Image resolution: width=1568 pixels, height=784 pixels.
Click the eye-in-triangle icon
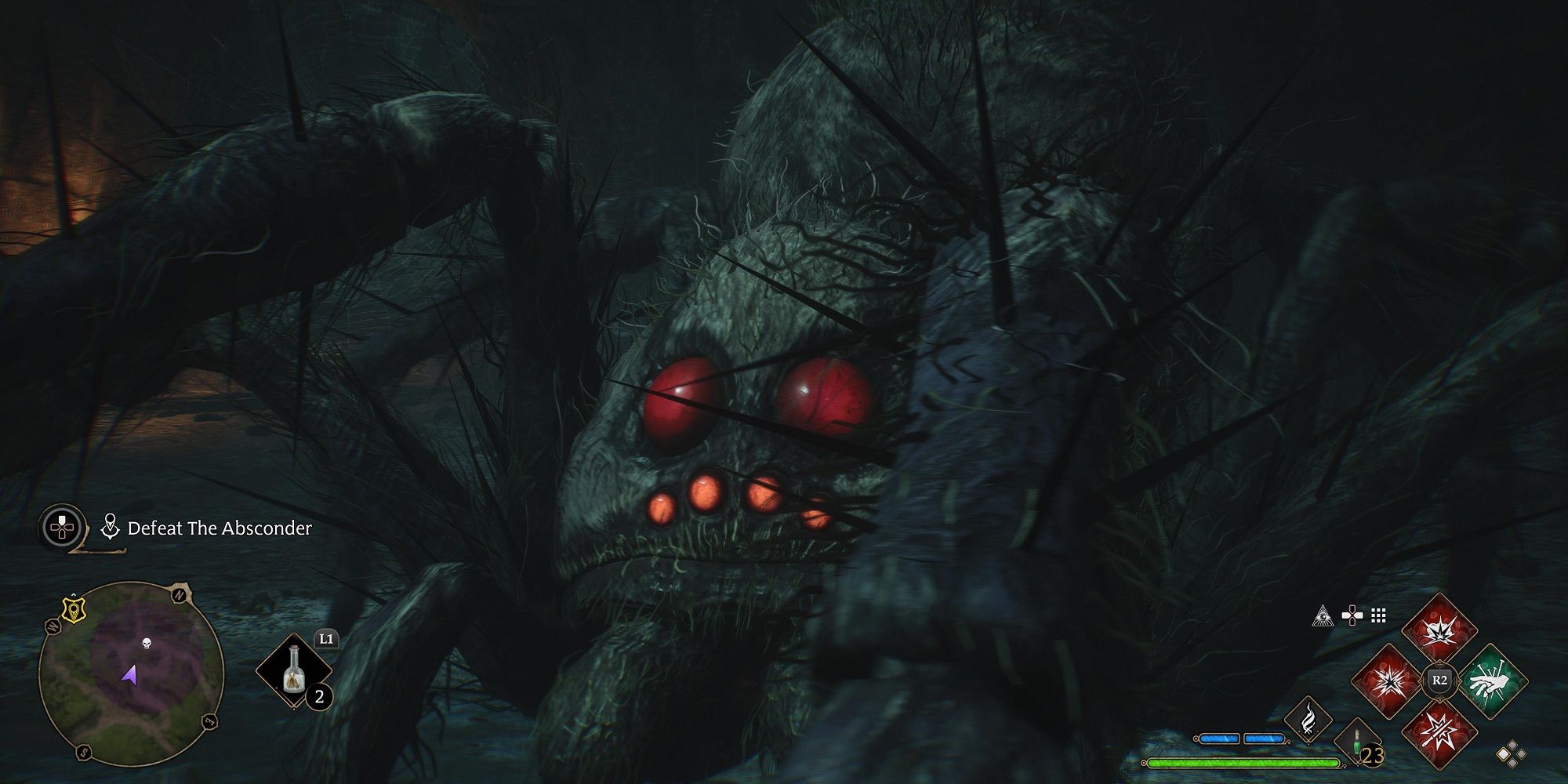(x=1323, y=616)
